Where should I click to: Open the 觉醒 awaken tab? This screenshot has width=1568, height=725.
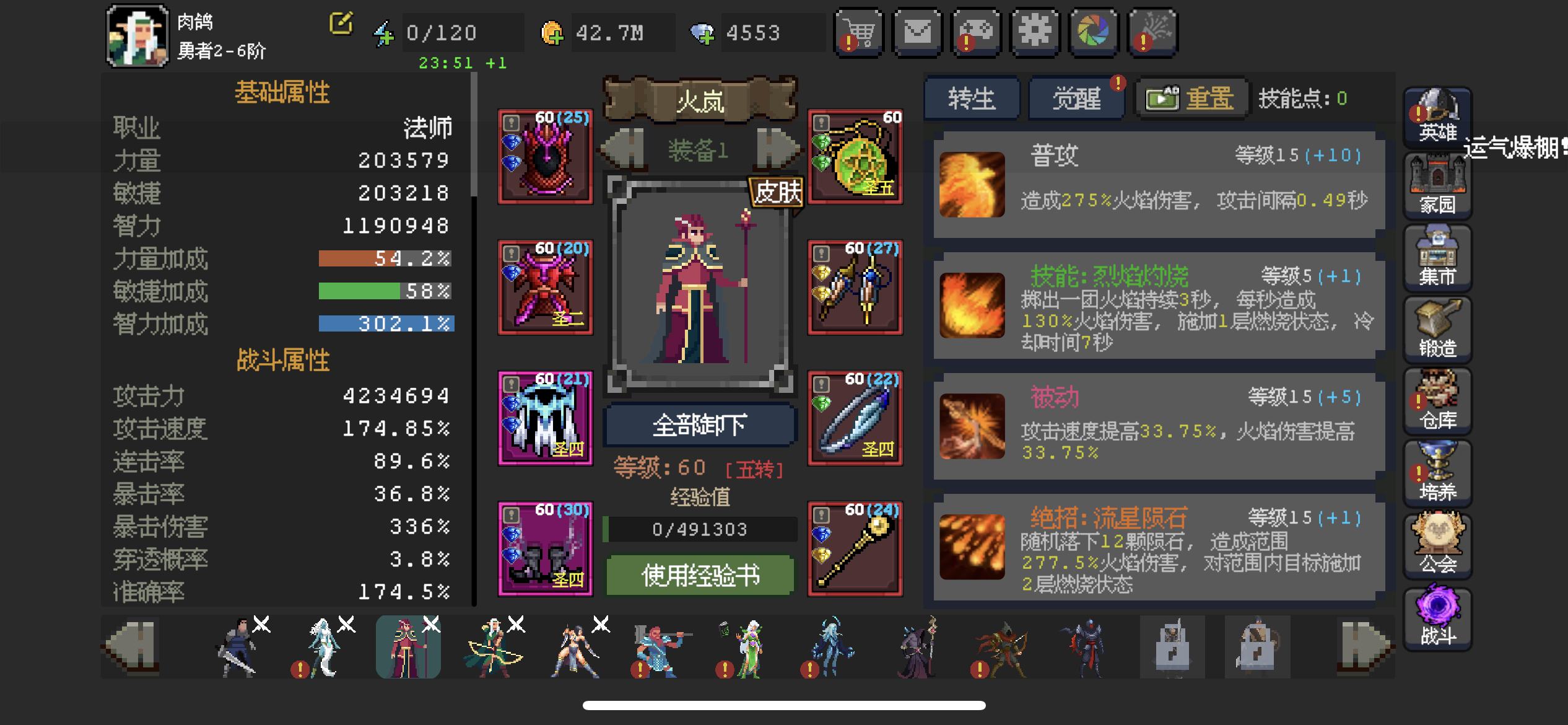coord(1076,98)
